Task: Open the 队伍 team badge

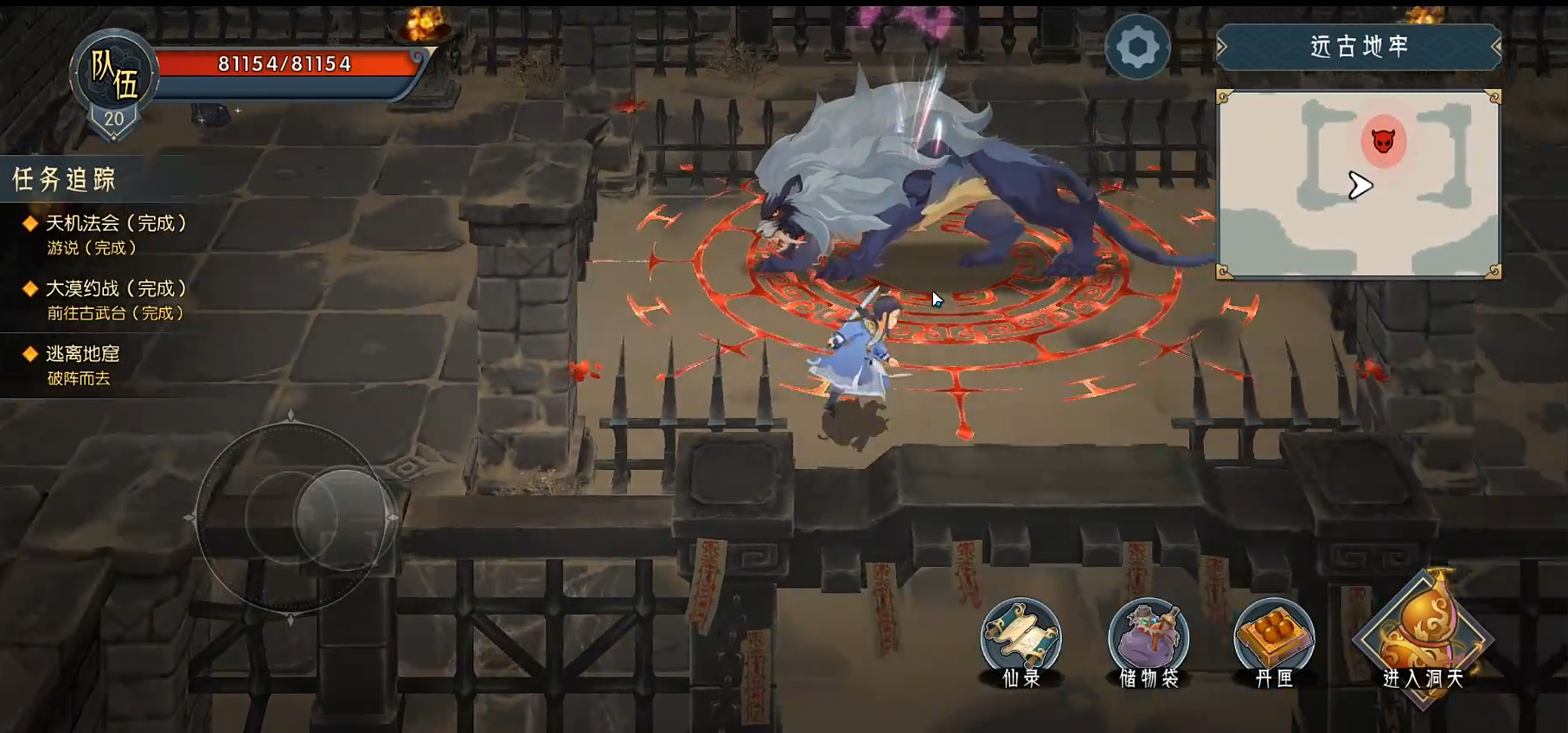Action: [114, 80]
